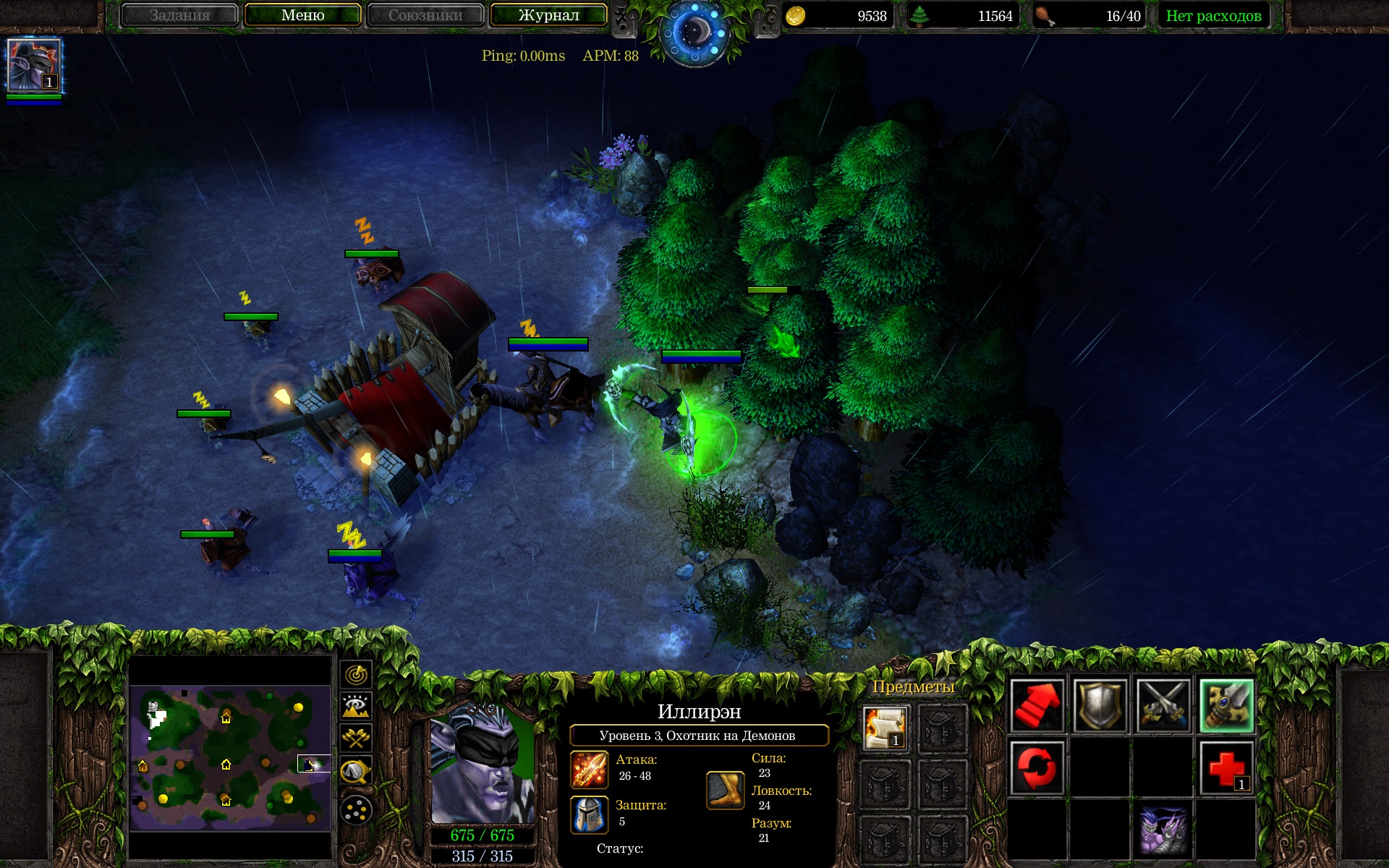Select the highlighted Attack sword command
This screenshot has height=868, width=1389.
tap(1226, 706)
